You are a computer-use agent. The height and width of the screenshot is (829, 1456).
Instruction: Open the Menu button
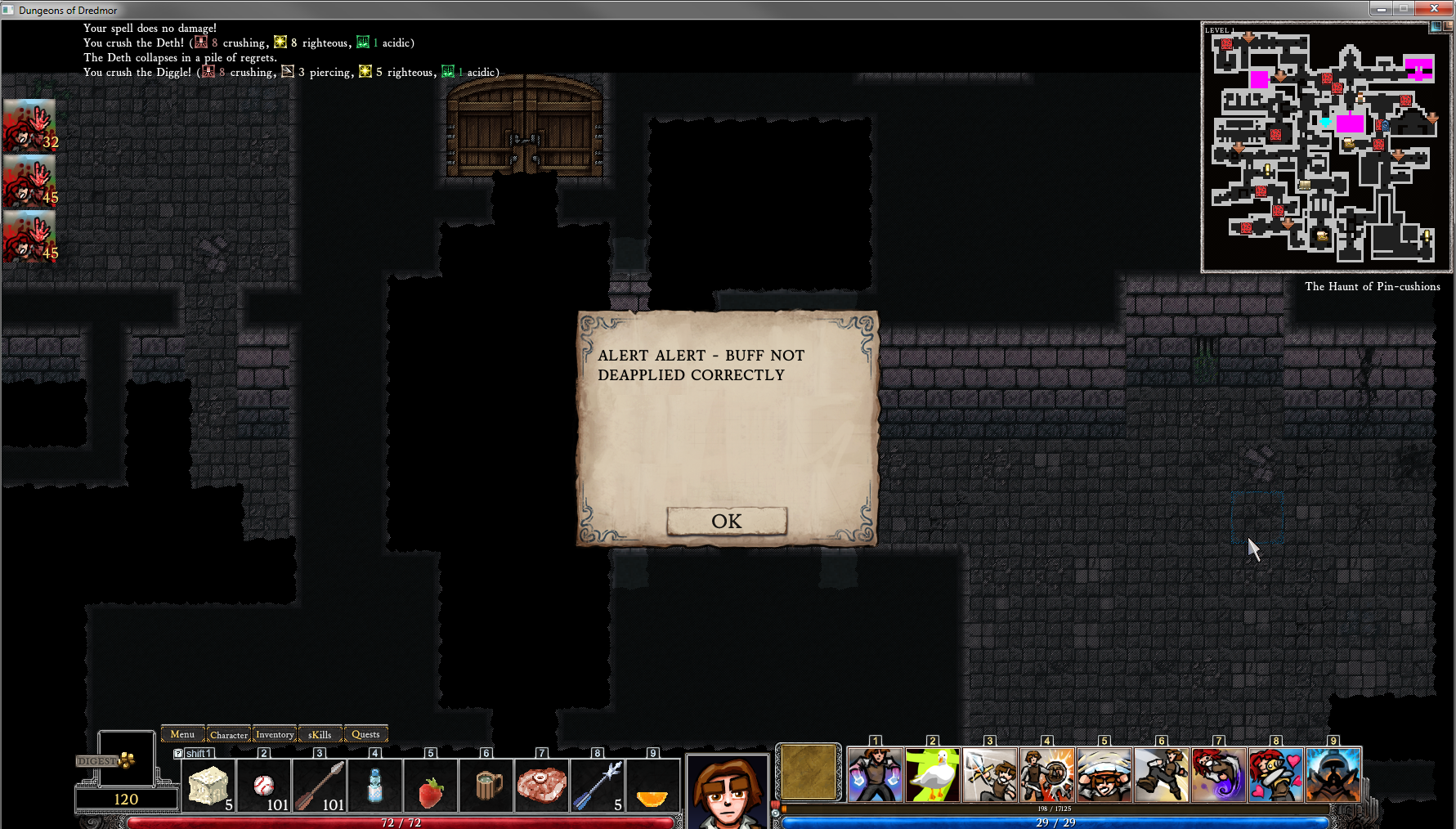coord(182,734)
